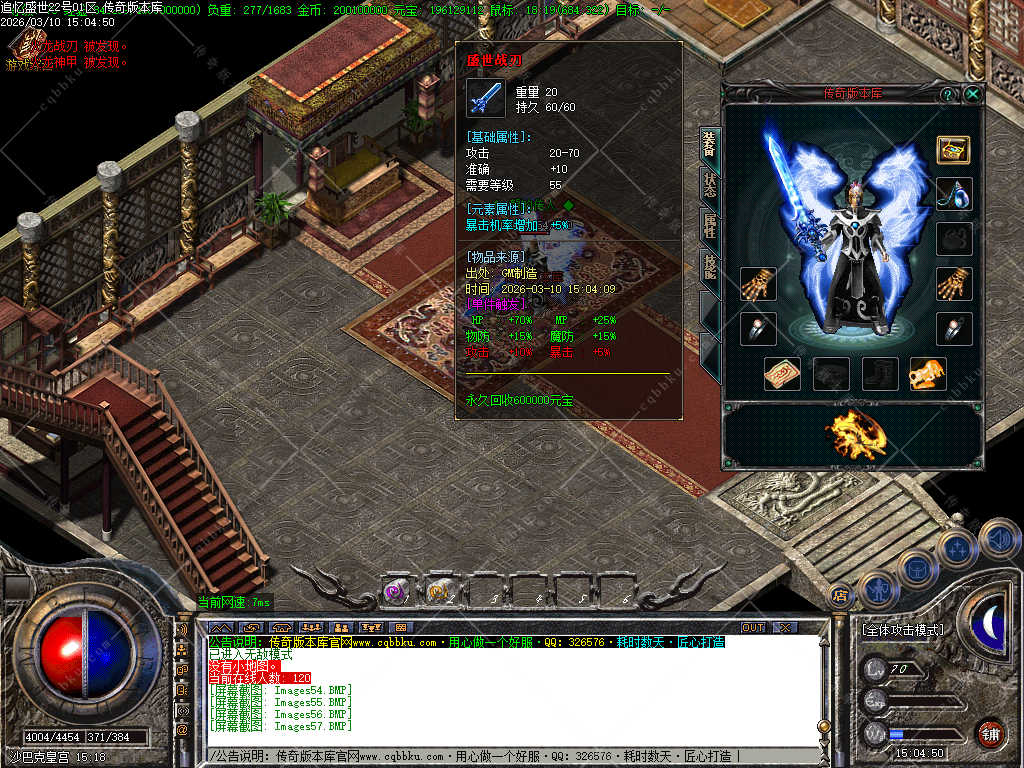
Task: Open the character panel help button
Action: coord(947,94)
